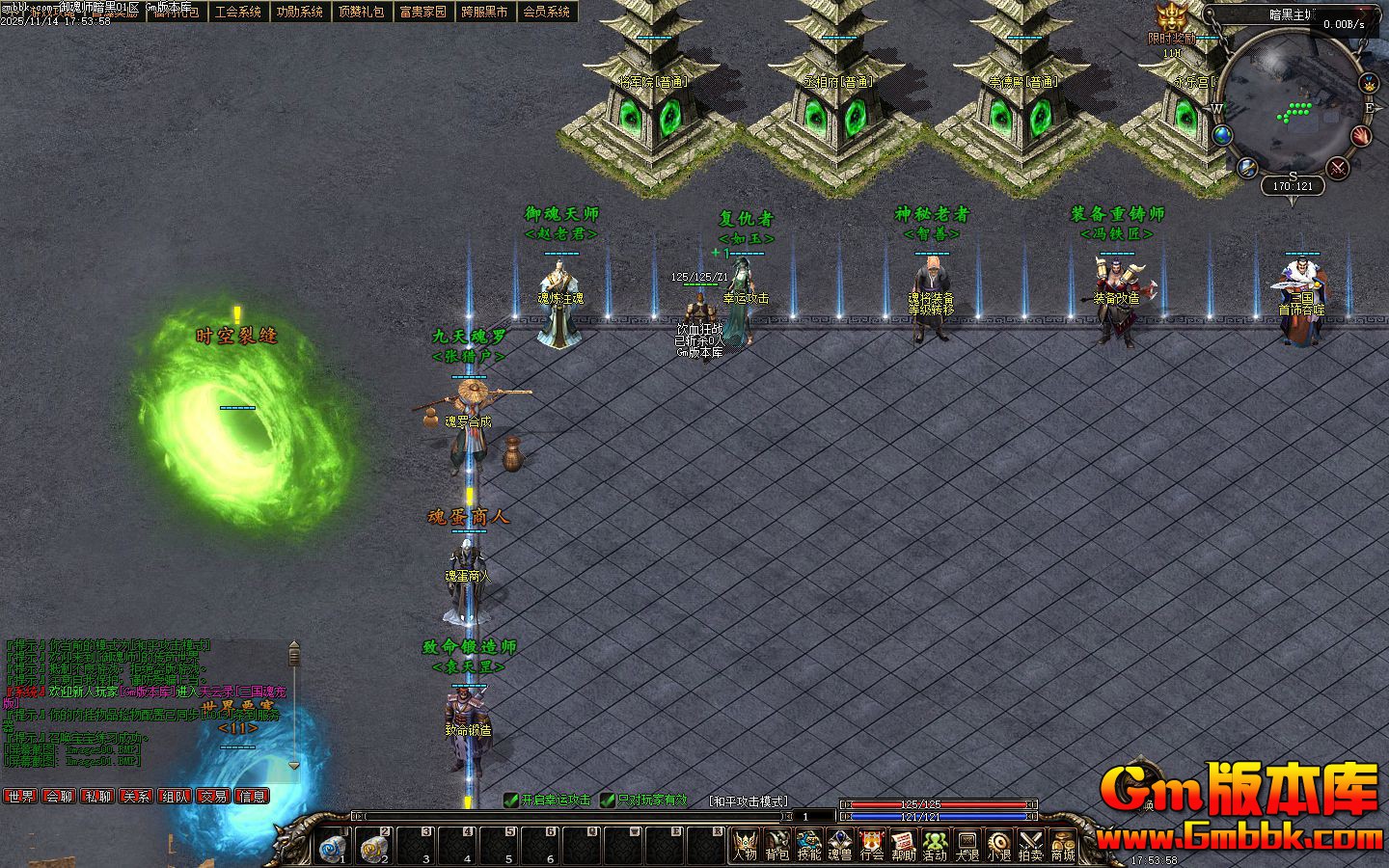Open the 富贵家园 homestead menu
Viewport: 1389px width, 868px height.
point(423,12)
